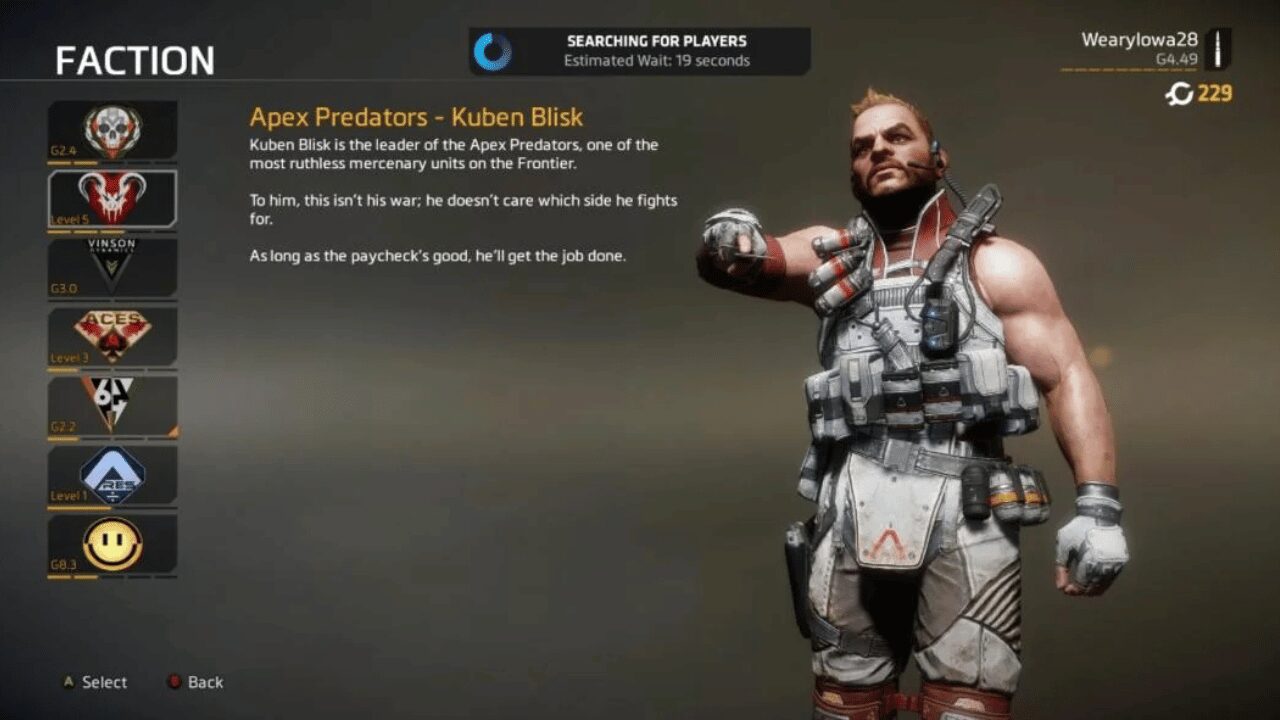Pick the yellow smiley face faction
1280x720 pixels.
coord(112,543)
